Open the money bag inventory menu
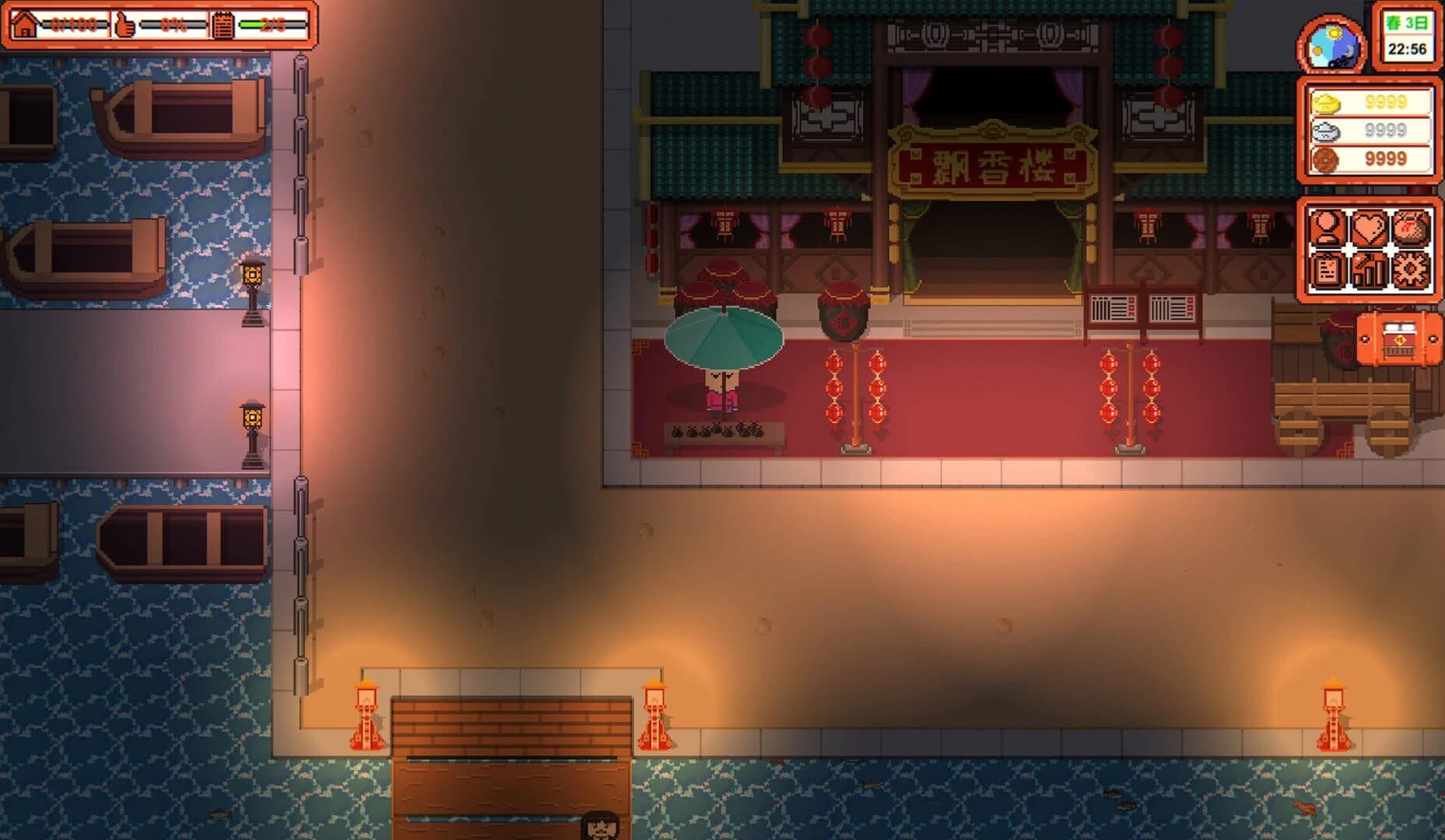Viewport: 1445px width, 840px height. click(1410, 227)
